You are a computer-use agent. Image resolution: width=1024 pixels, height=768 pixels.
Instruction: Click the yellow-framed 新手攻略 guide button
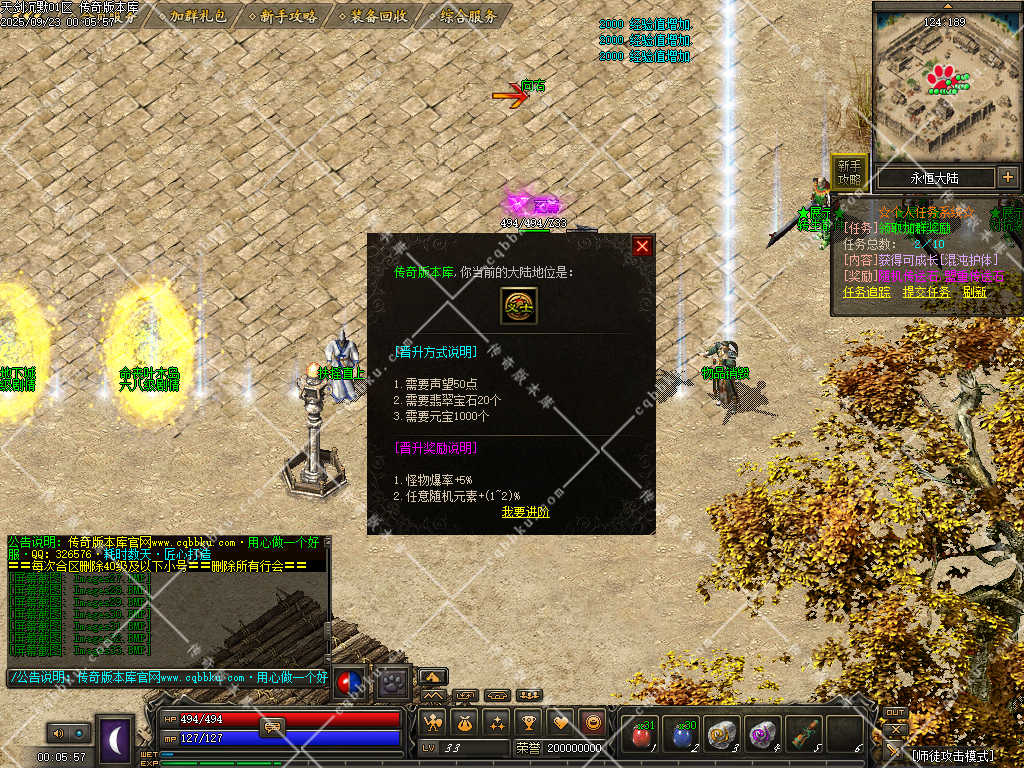pyautogui.click(x=849, y=173)
